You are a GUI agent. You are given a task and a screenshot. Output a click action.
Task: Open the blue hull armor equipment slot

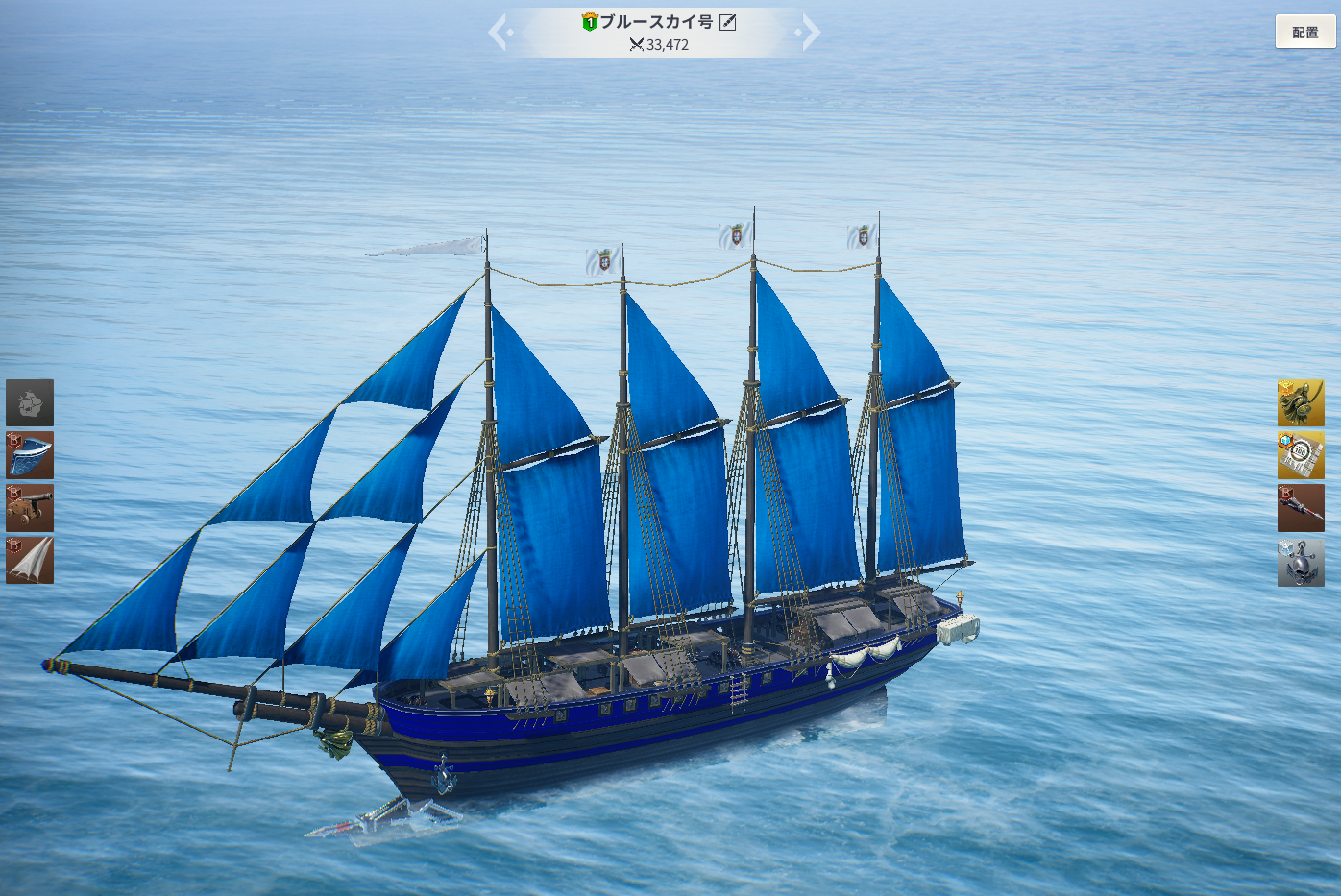[x=30, y=455]
